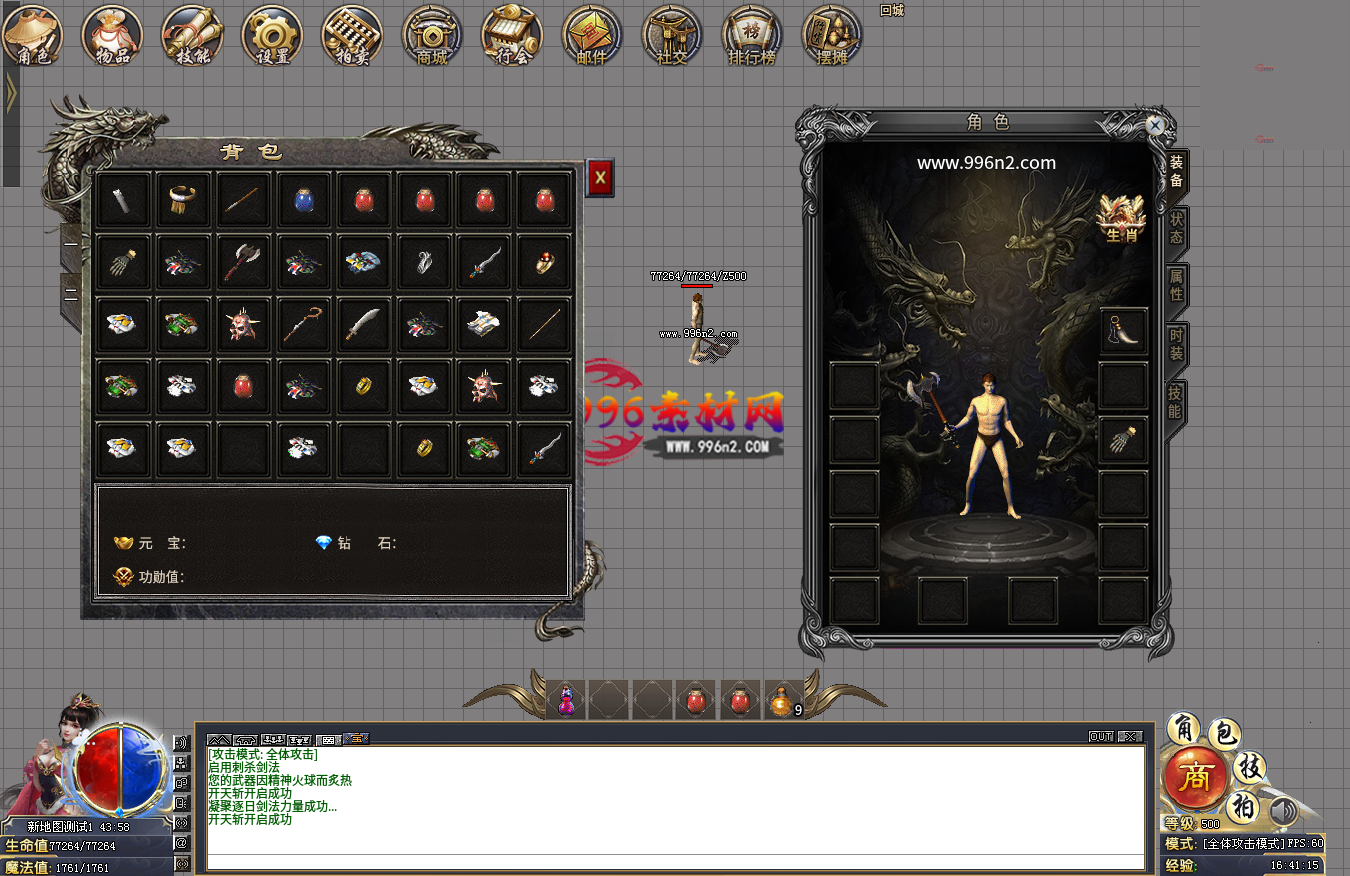Check the 邮件 mail menu

pyautogui.click(x=592, y=36)
